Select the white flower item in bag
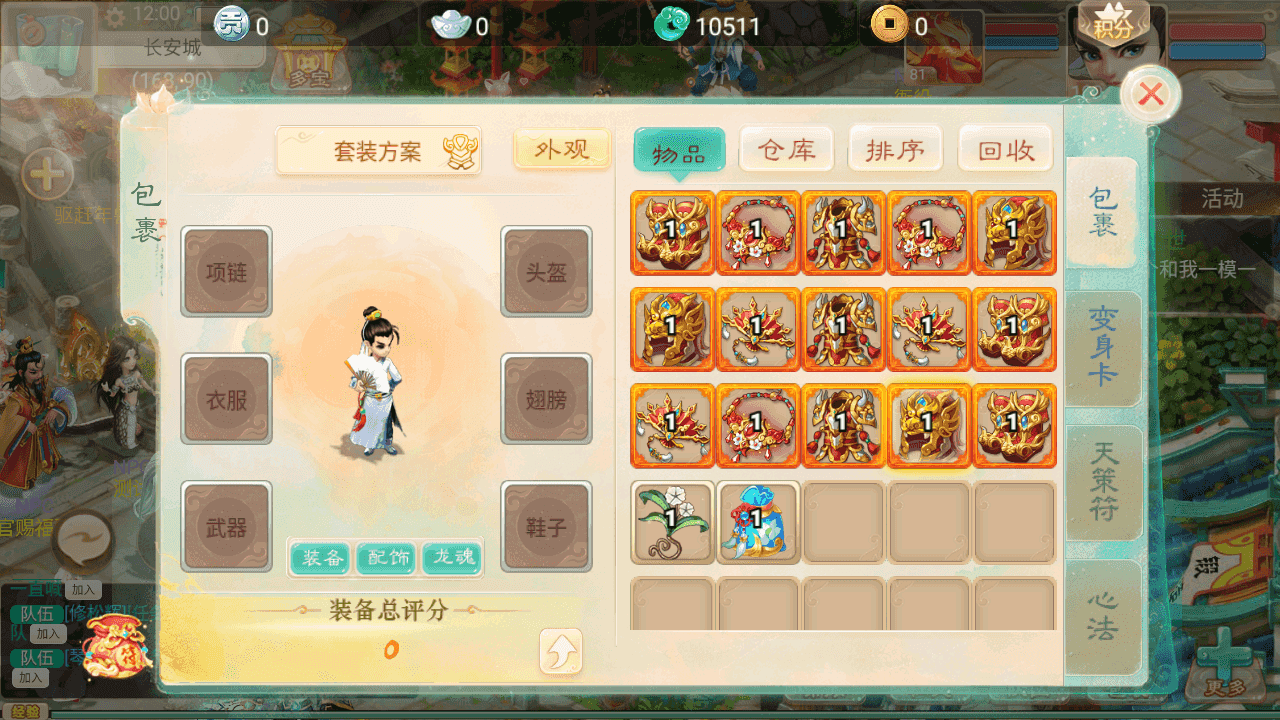Viewport: 1280px width, 720px height. click(x=672, y=522)
